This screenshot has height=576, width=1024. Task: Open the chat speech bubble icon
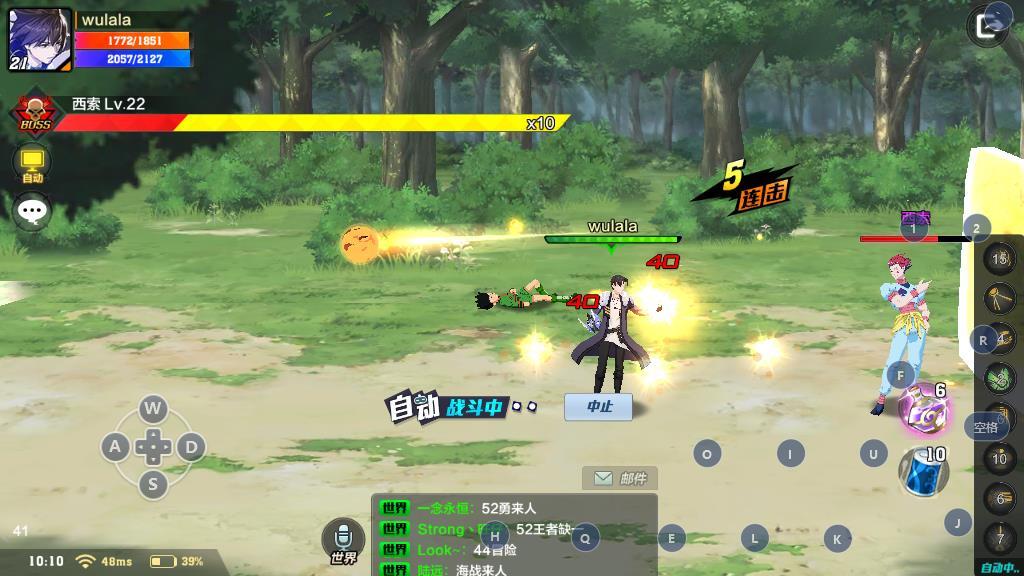click(32, 211)
